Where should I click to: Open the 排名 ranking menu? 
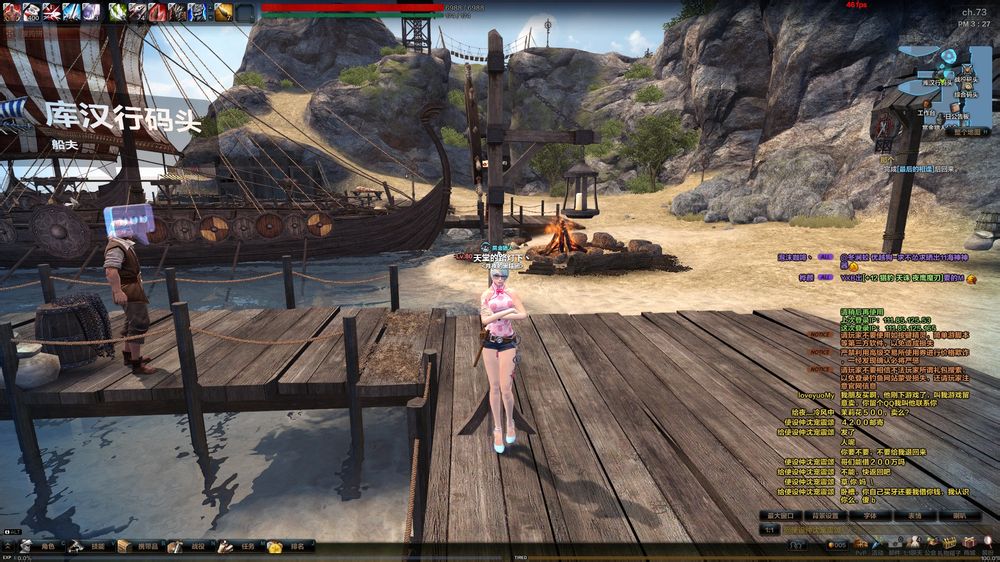tap(290, 547)
